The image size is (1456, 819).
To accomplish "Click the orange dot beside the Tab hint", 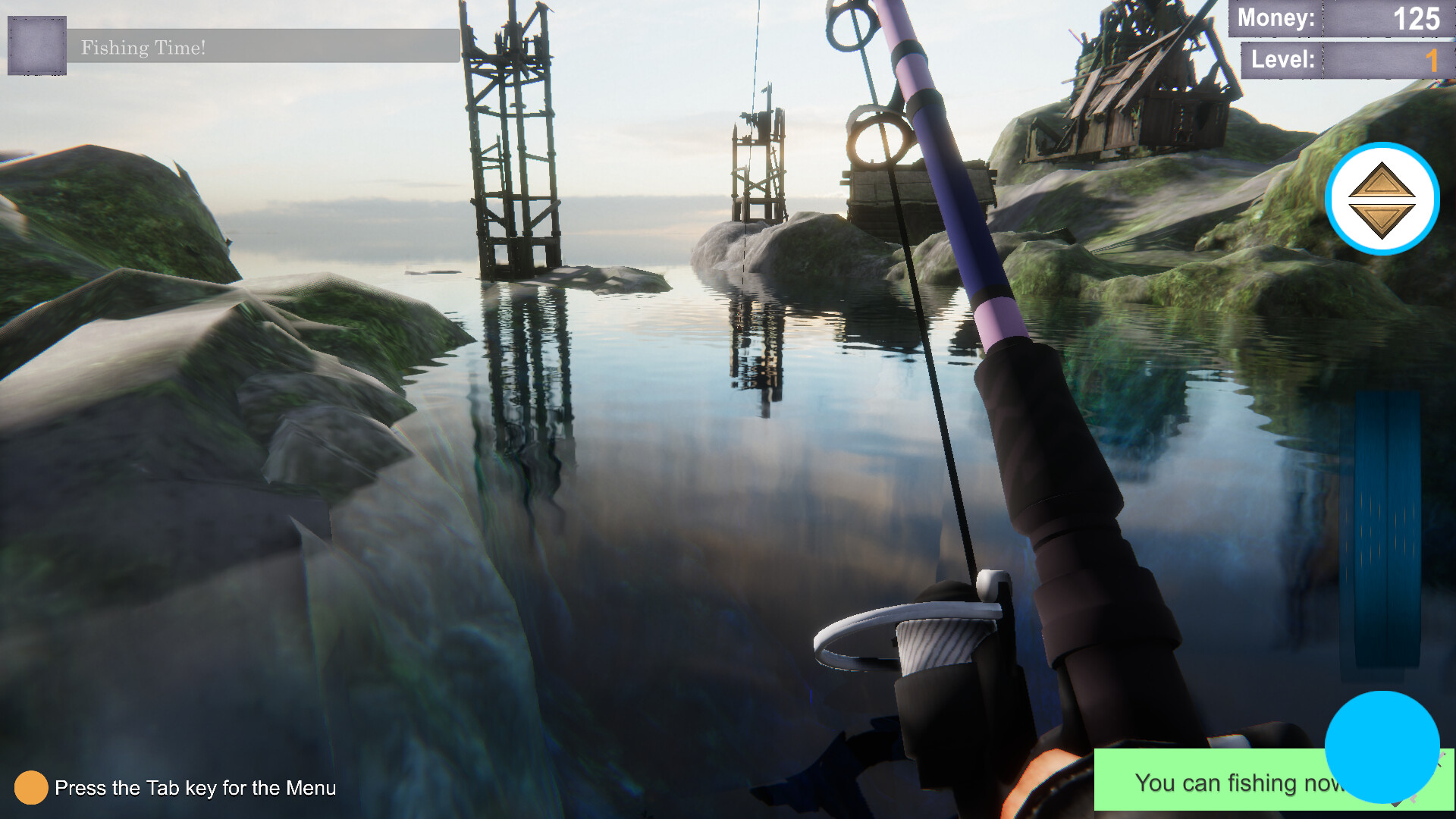I will coord(31,789).
